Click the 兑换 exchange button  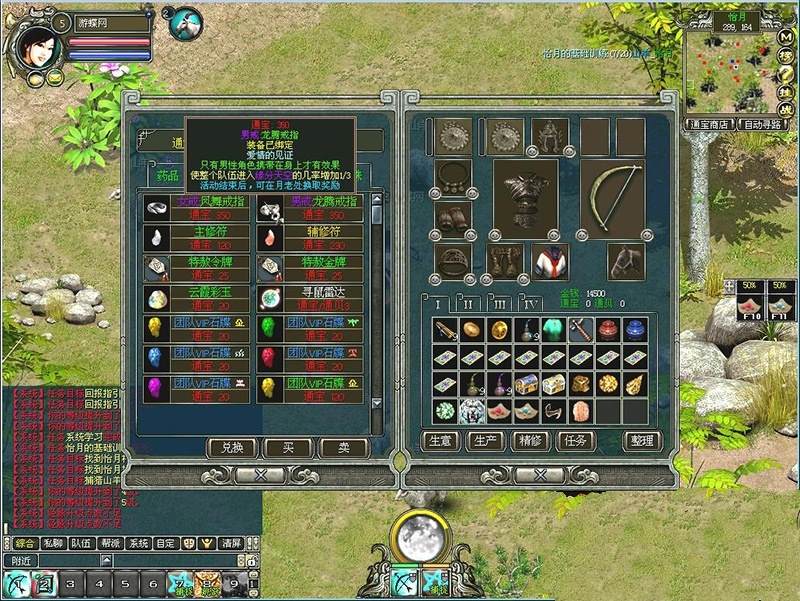232,447
